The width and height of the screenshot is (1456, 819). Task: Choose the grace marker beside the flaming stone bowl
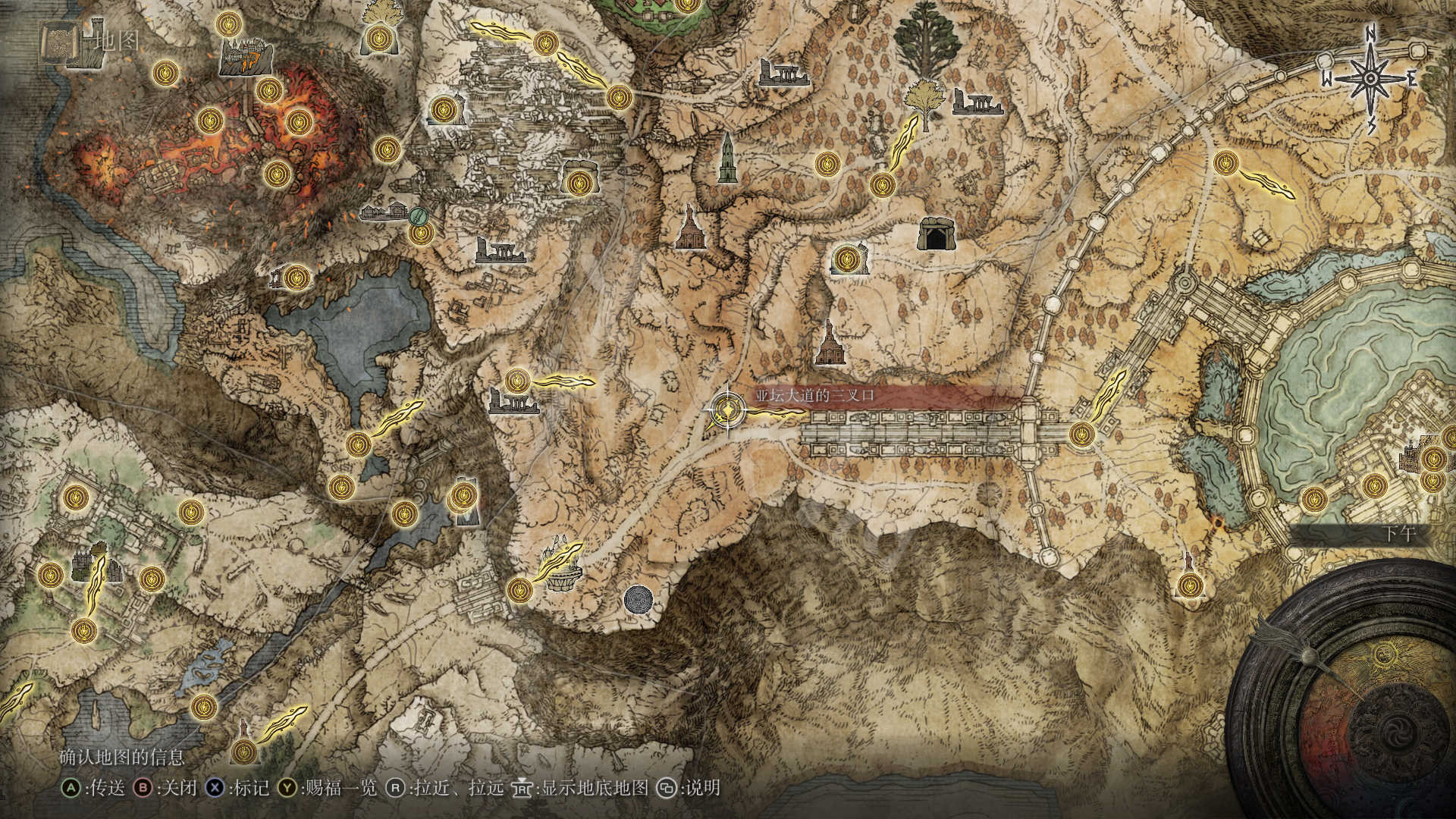(519, 588)
